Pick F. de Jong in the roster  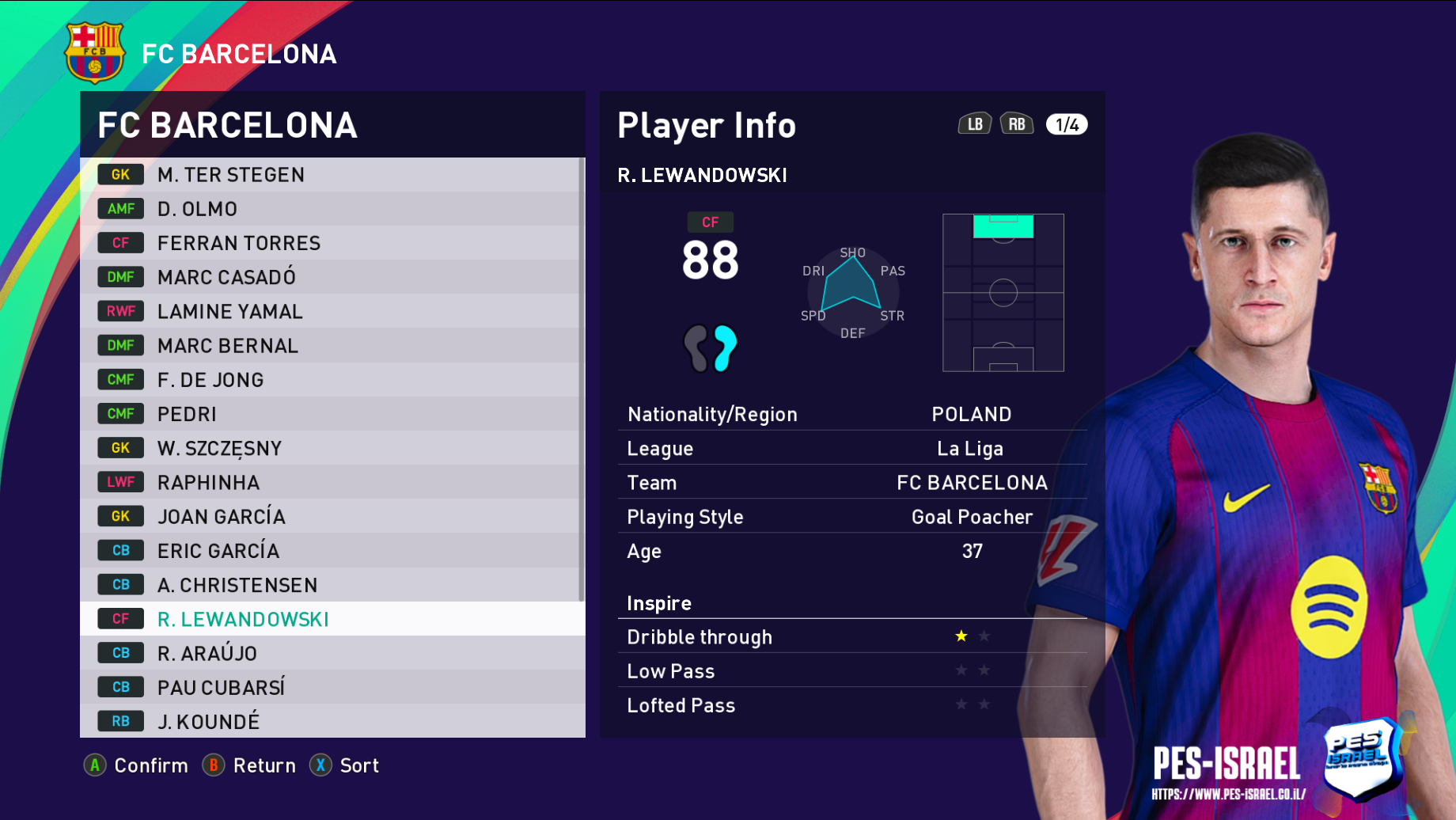332,380
